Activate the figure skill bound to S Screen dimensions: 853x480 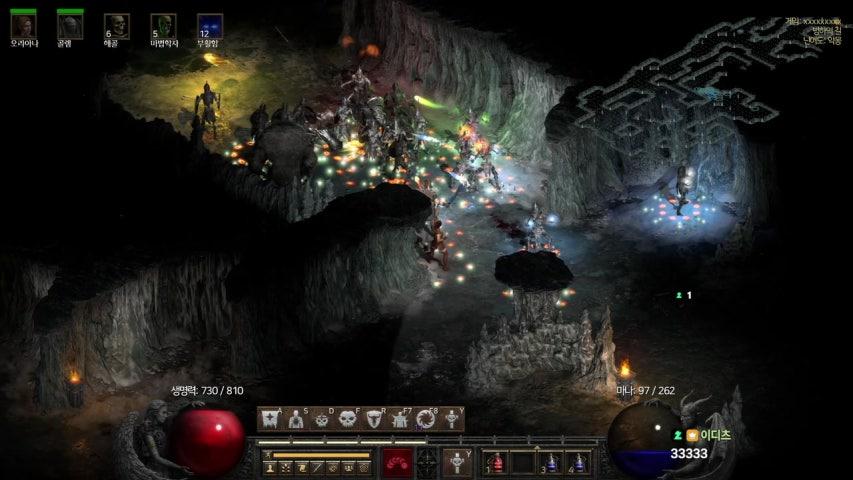(296, 419)
